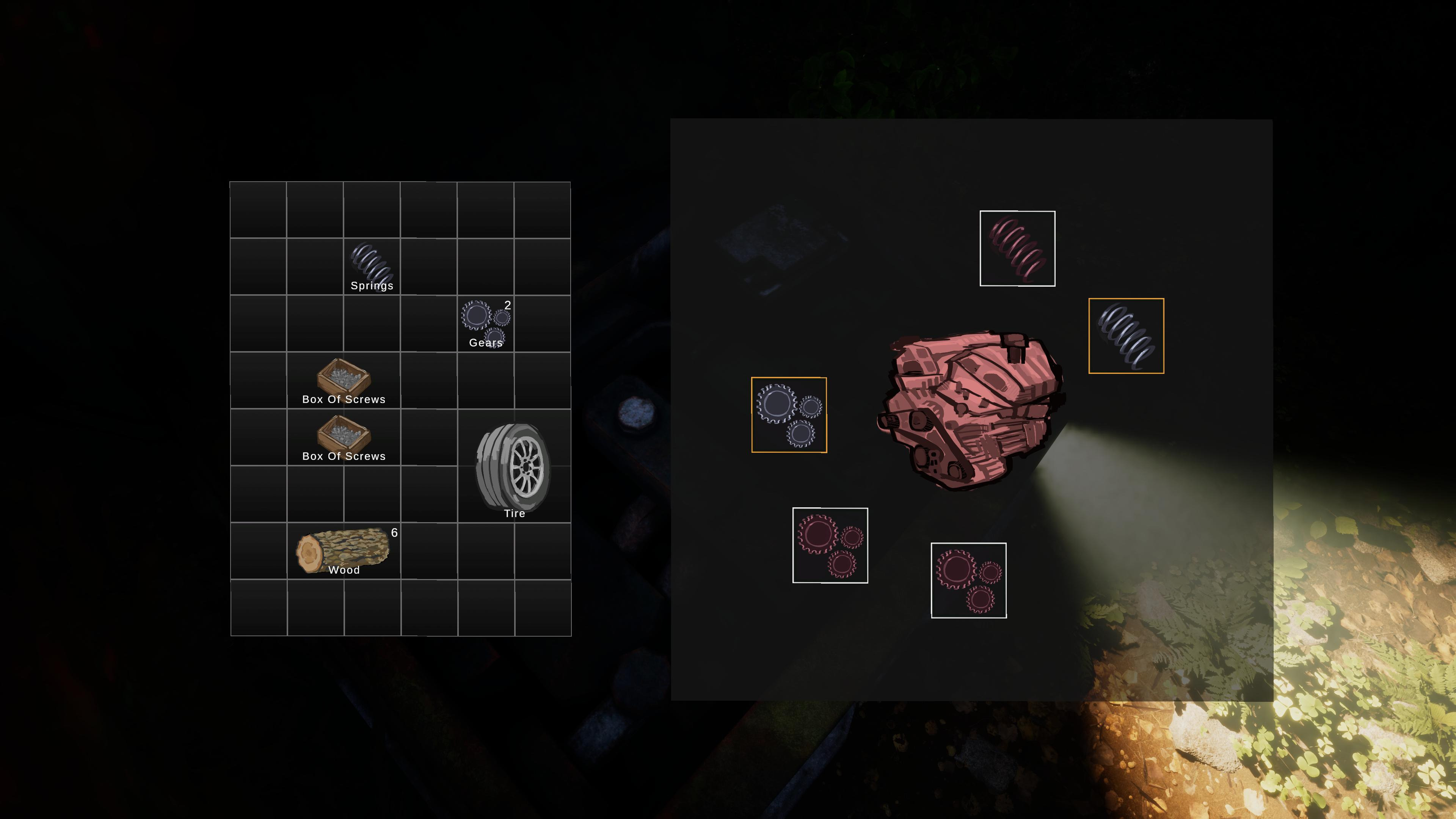The image size is (1456, 819).
Task: Pick the Gears stack in inventory
Action: 485,323
